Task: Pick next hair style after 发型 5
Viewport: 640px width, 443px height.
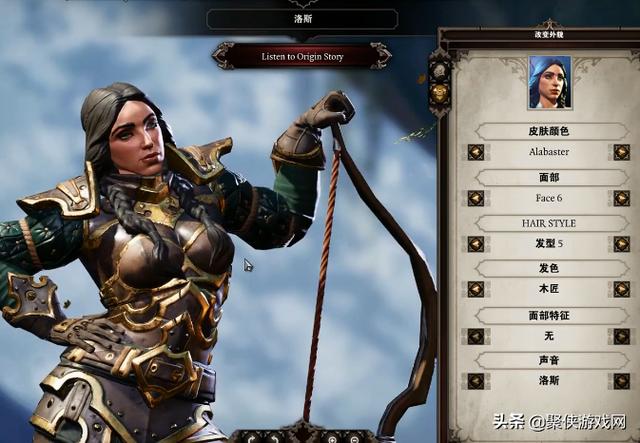Action: 621,244
